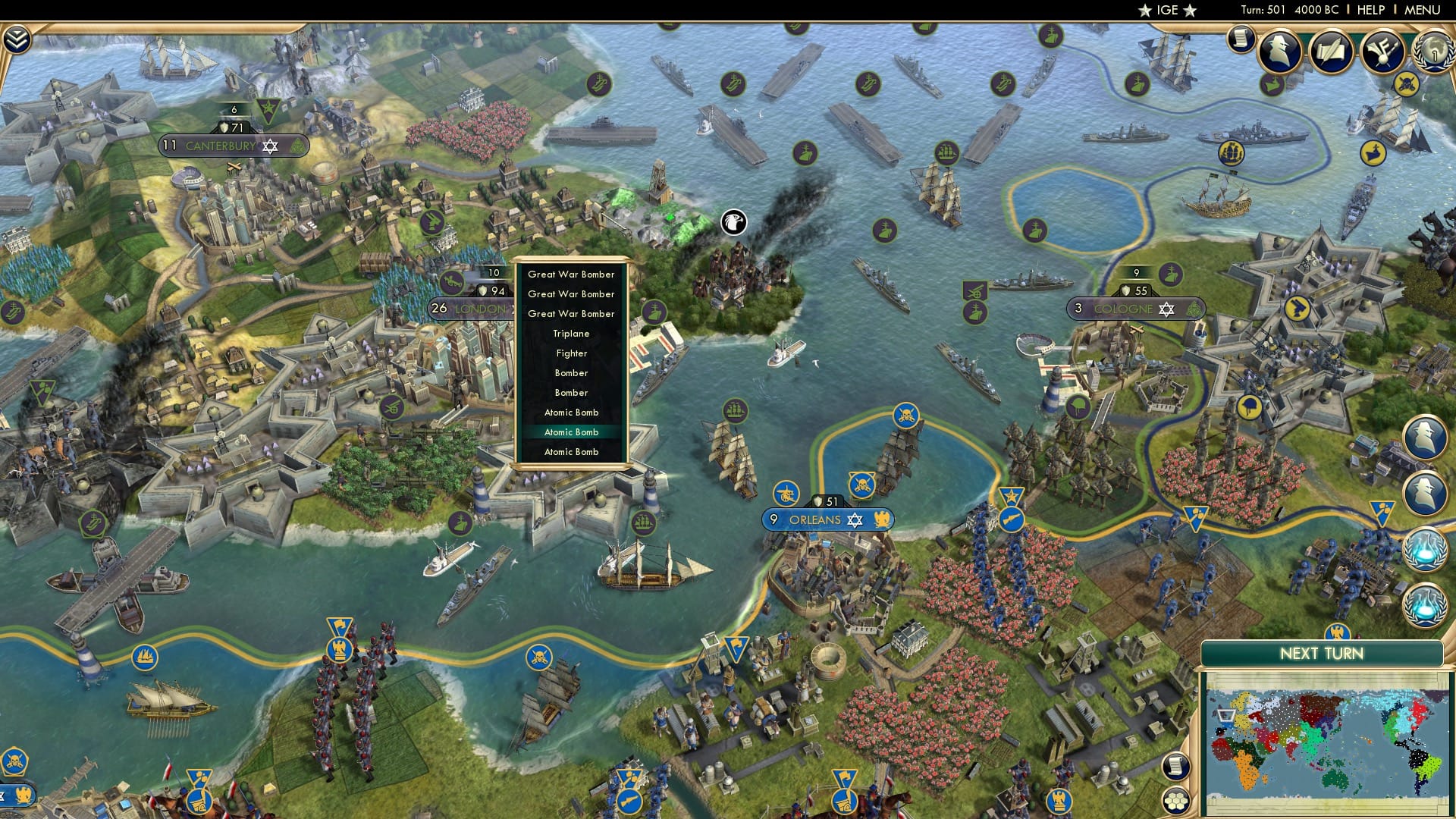The image size is (1456, 819).
Task: Click London's city defense strength bar
Action: pos(491,289)
